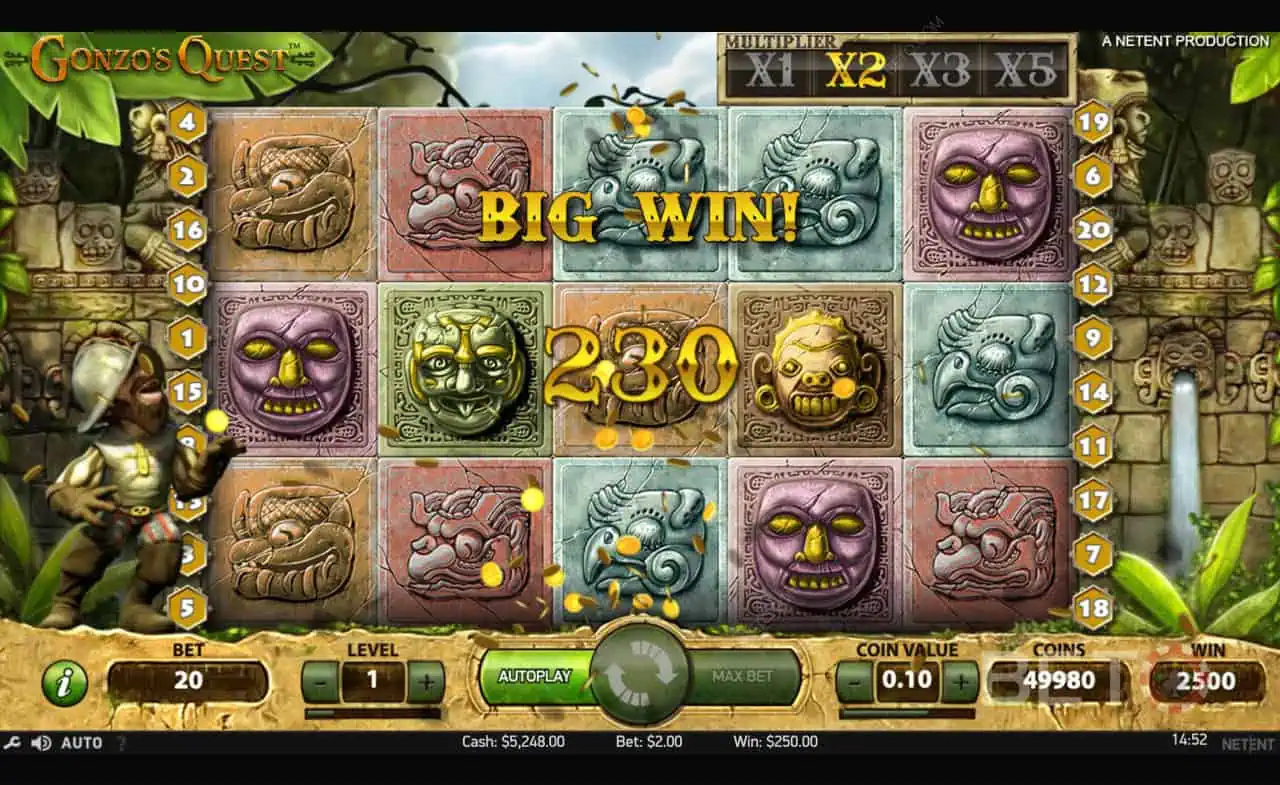Click the Gonzo's Quest game logo
The width and height of the screenshot is (1280, 785).
[160, 55]
